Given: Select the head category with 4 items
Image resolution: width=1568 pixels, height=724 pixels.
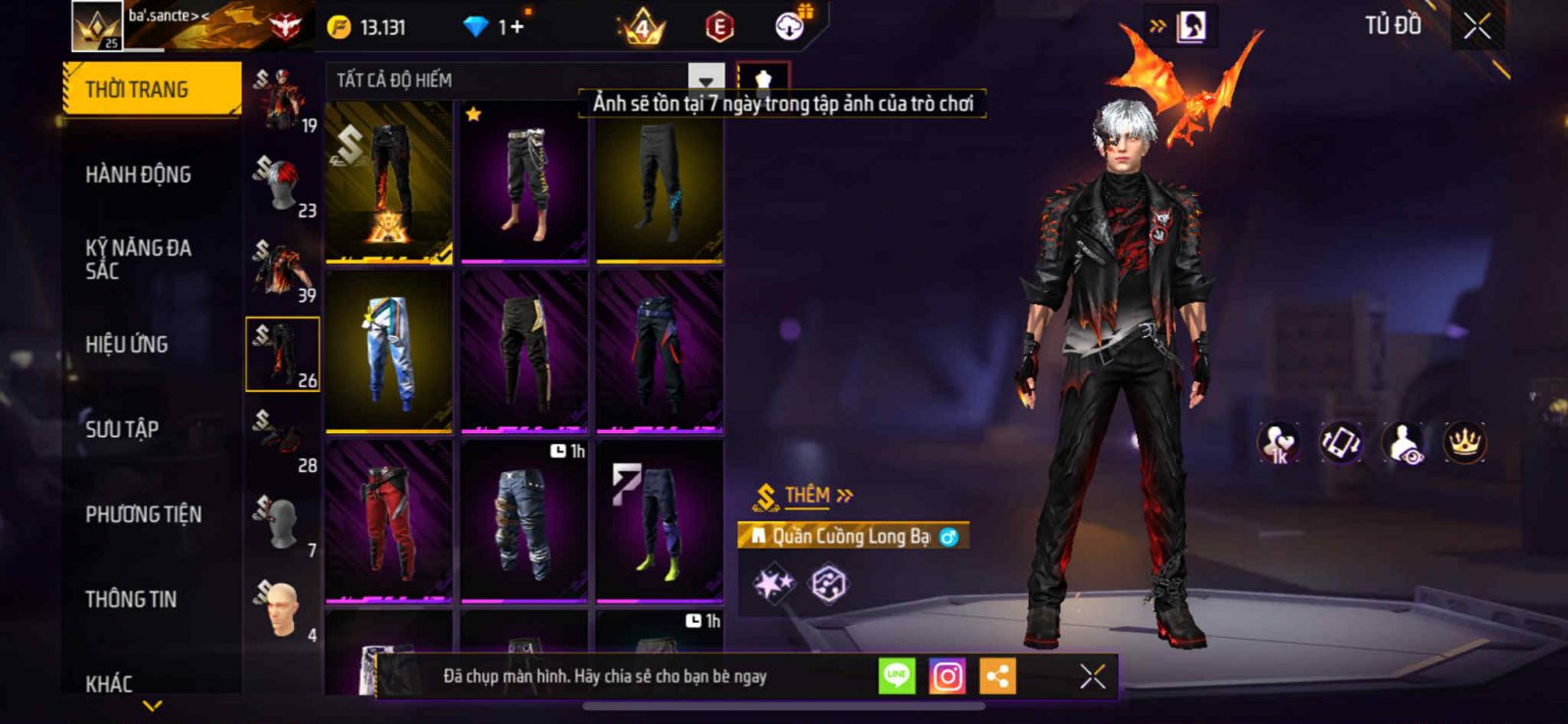Looking at the screenshot, I should click(282, 609).
